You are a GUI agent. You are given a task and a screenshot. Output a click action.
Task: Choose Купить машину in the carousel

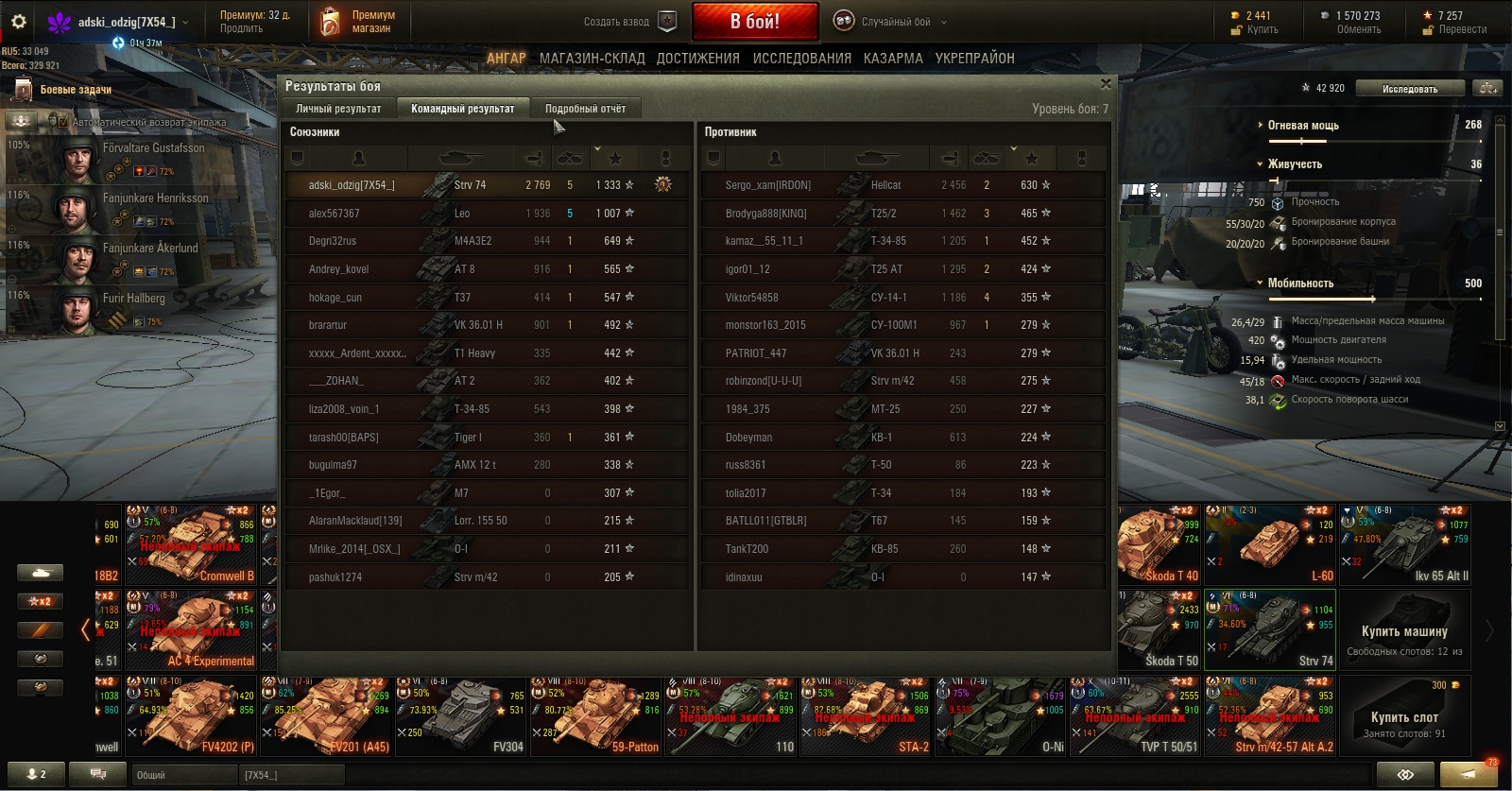(x=1404, y=631)
